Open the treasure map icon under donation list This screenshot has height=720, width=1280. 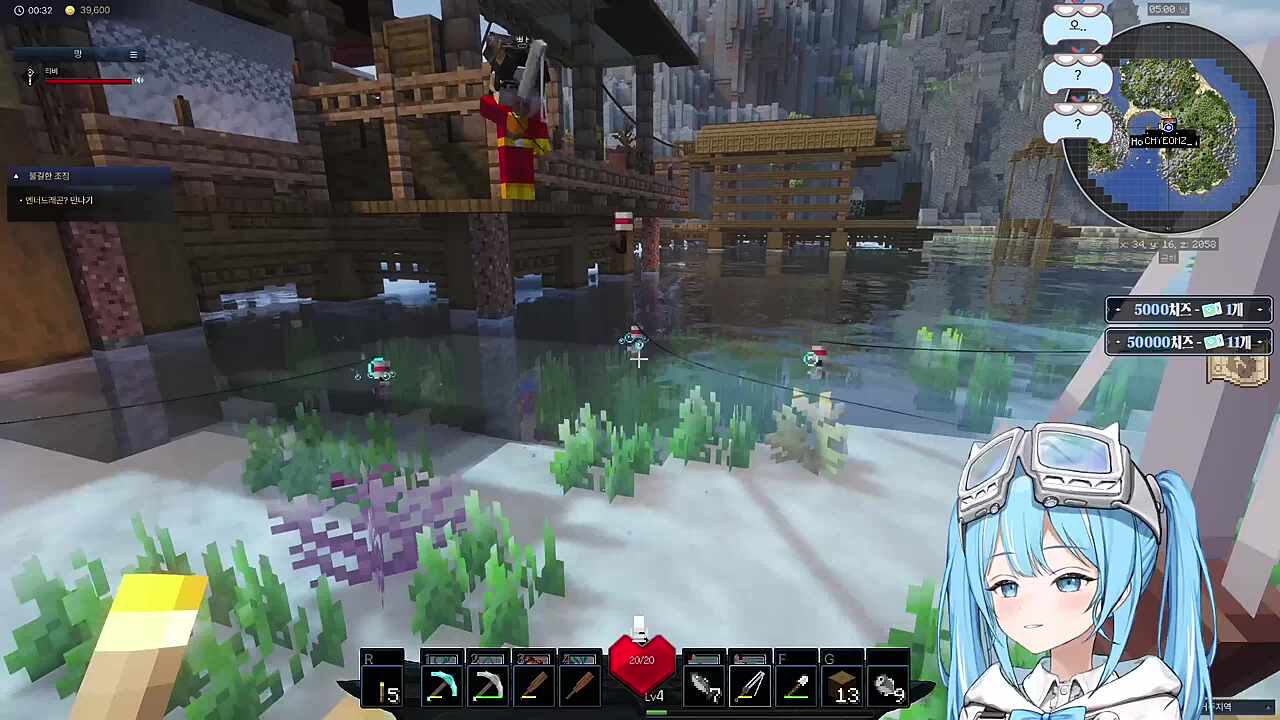1238,370
